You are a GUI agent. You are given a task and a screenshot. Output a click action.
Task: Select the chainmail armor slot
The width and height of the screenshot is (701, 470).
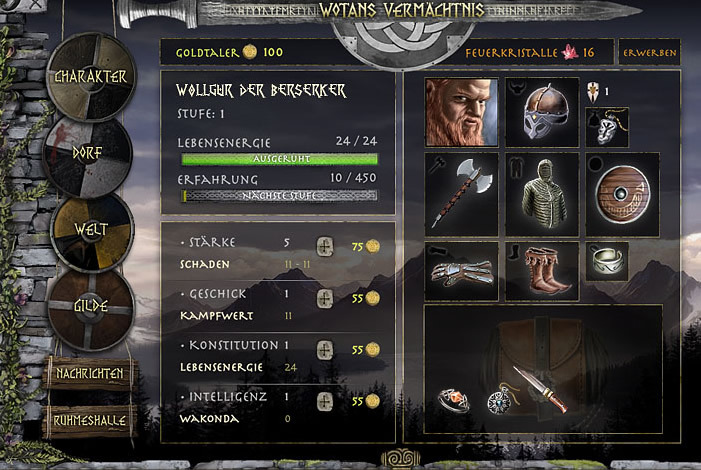tap(541, 190)
